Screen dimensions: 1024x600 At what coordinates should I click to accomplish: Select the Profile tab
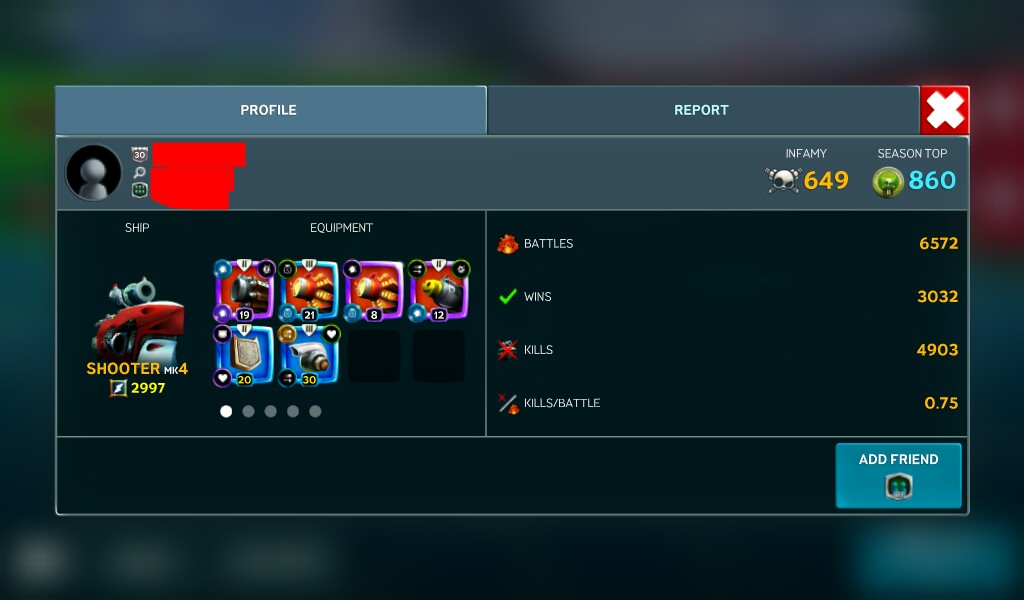268,110
